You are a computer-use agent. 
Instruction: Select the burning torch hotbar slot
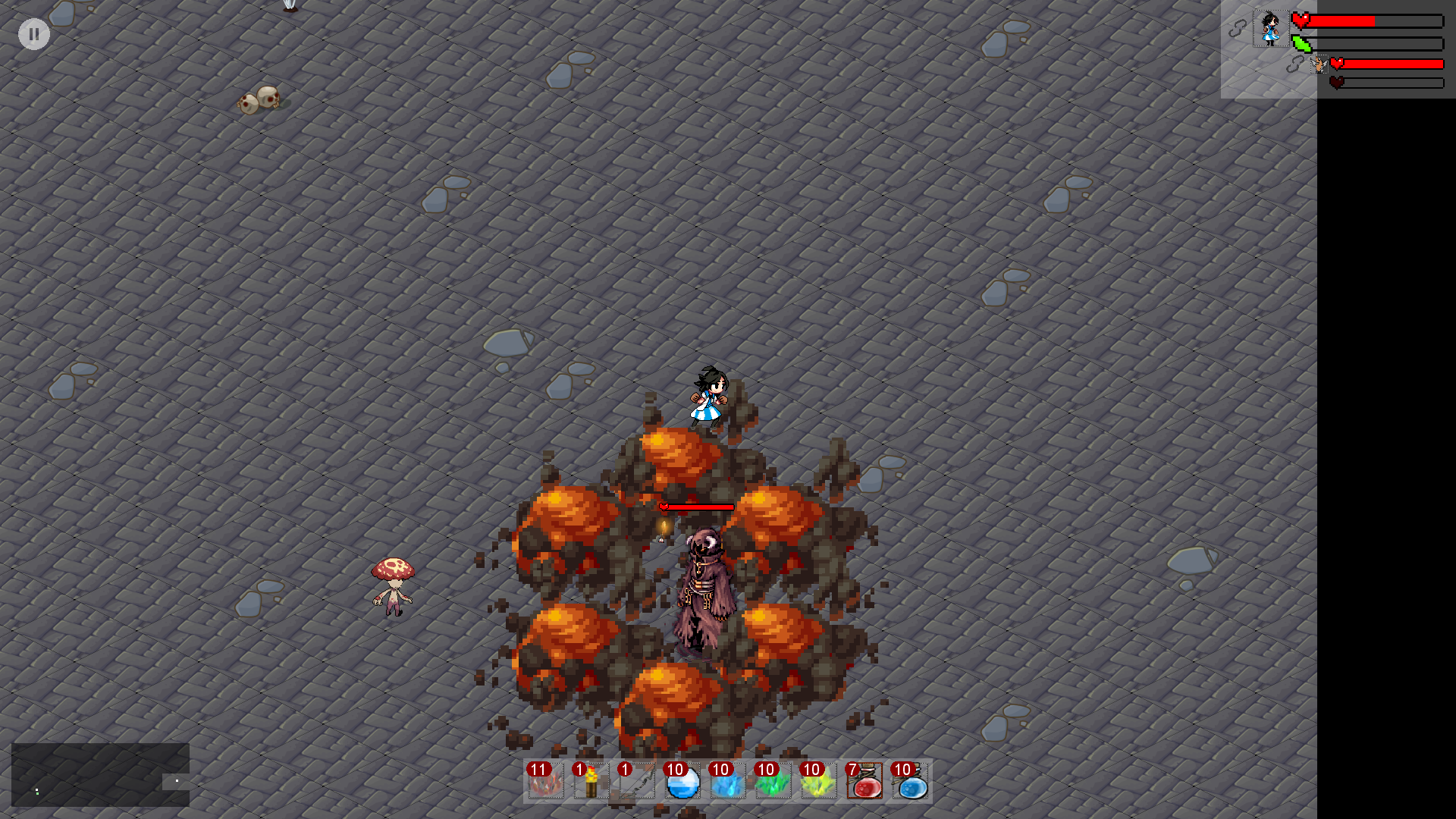(x=591, y=781)
